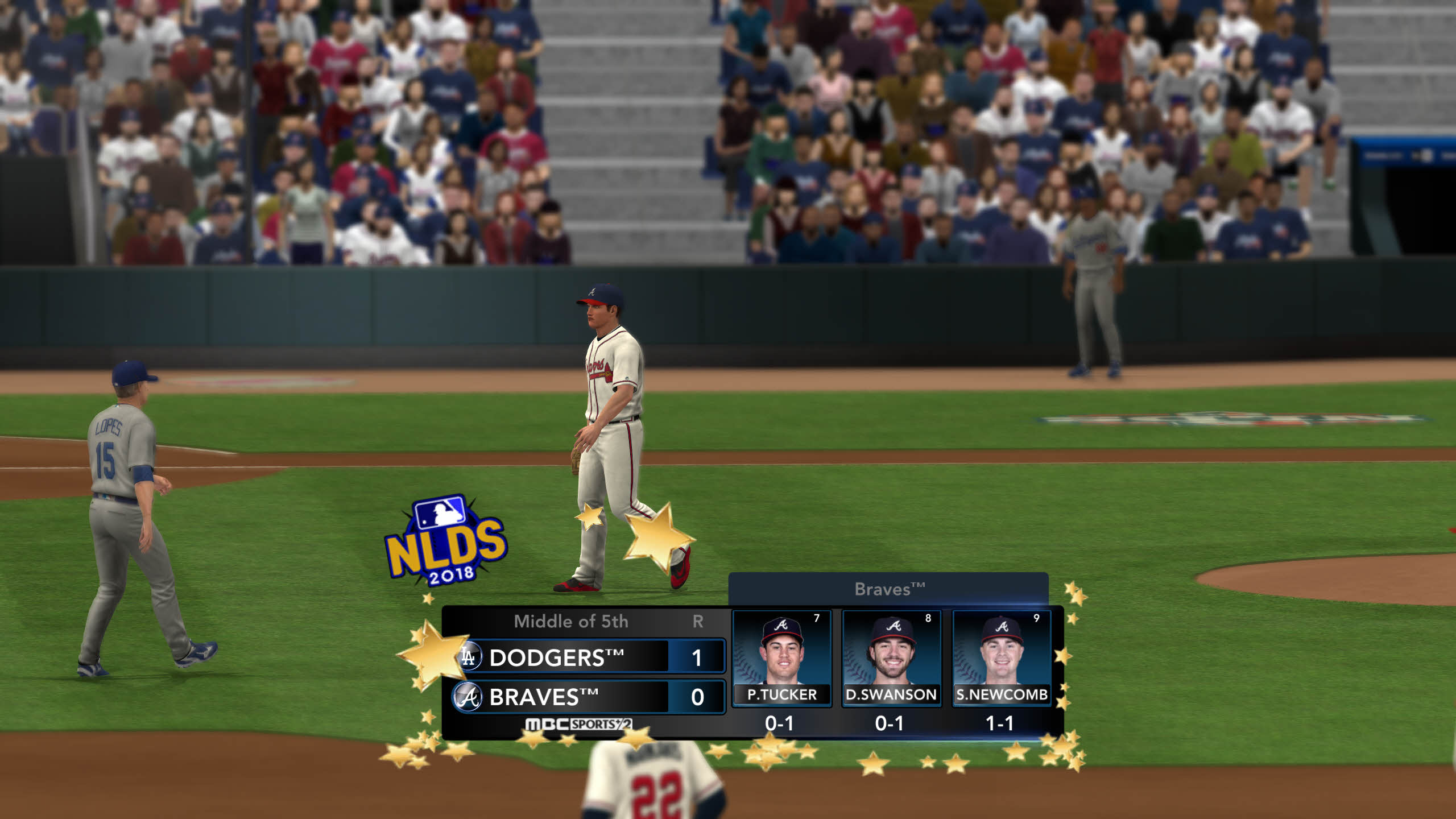Click the Braves lineup header
Screen dimensions: 1456x819
coord(888,589)
